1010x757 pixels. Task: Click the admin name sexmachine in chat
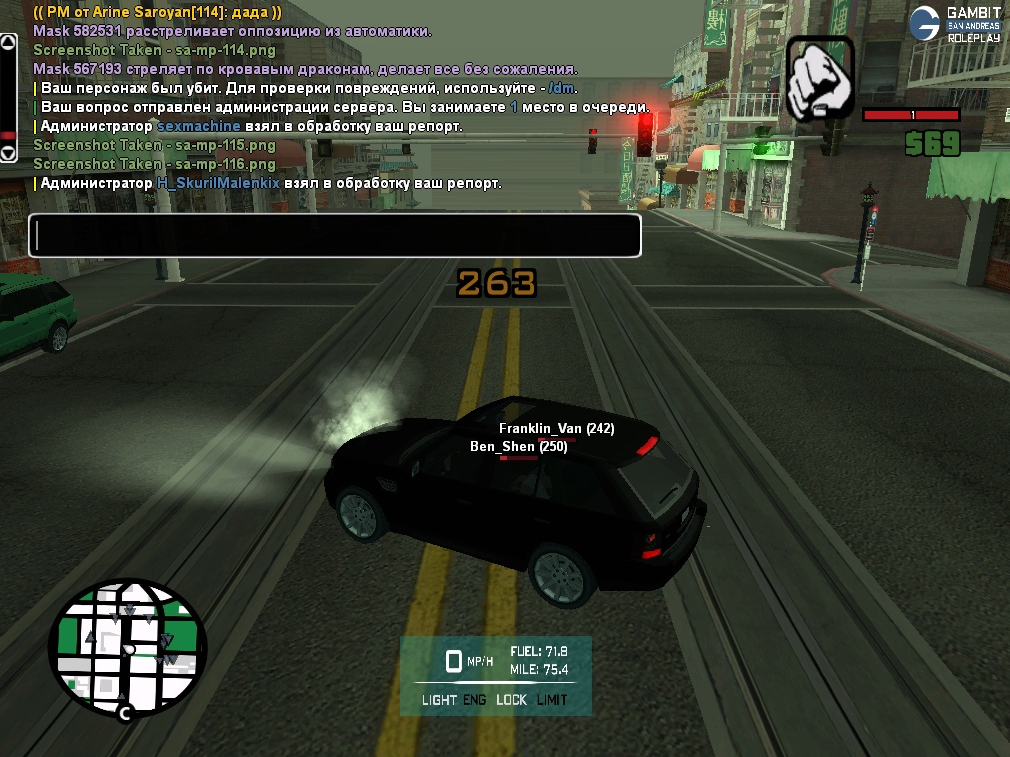(199, 127)
